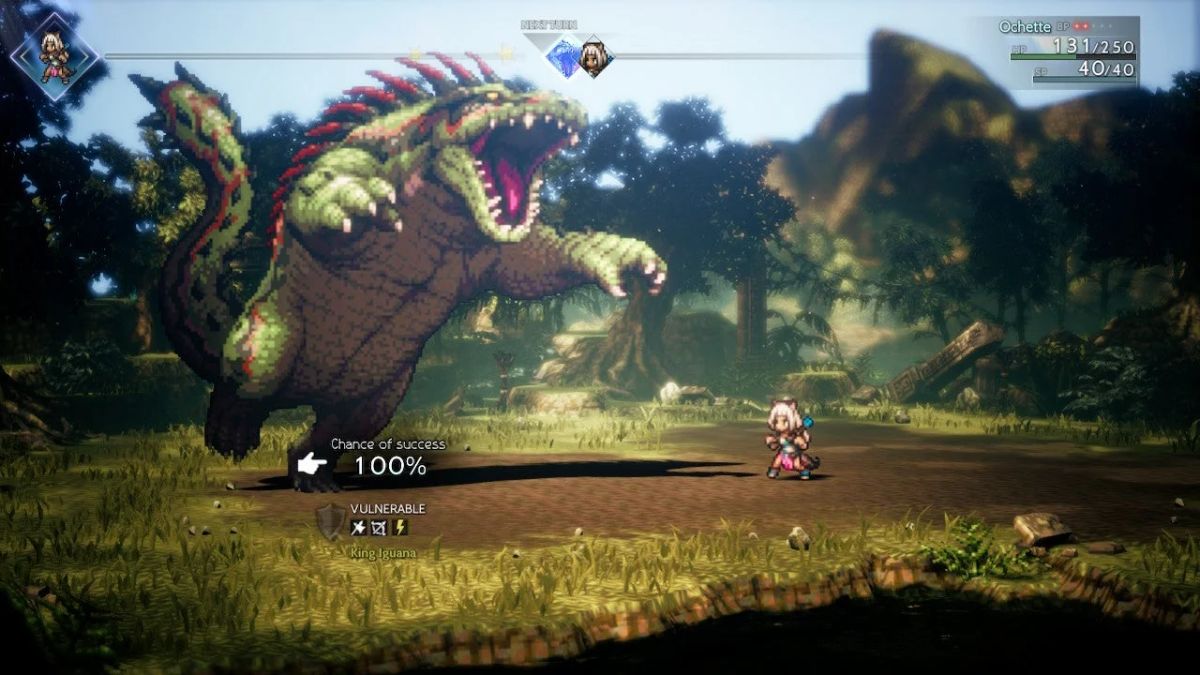Inspect the axe weakness icon

[x=359, y=528]
